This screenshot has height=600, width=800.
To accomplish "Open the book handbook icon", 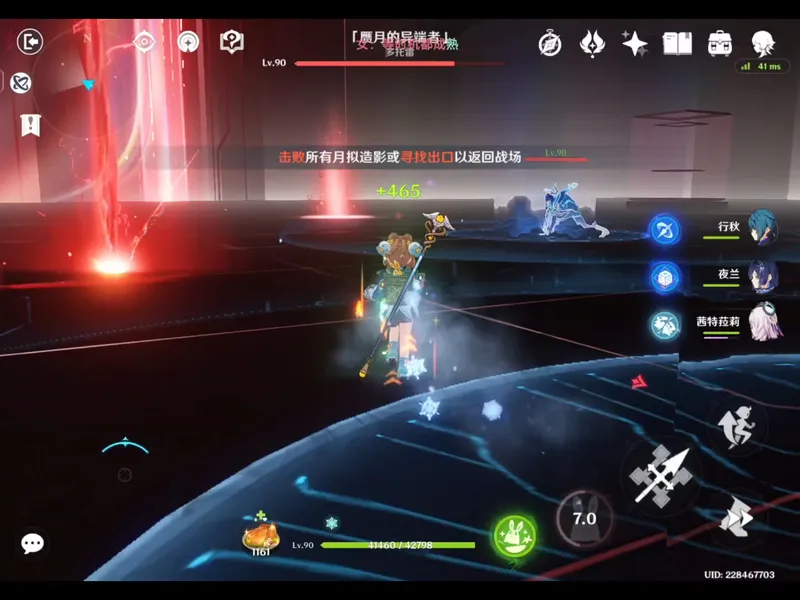I will click(678, 43).
